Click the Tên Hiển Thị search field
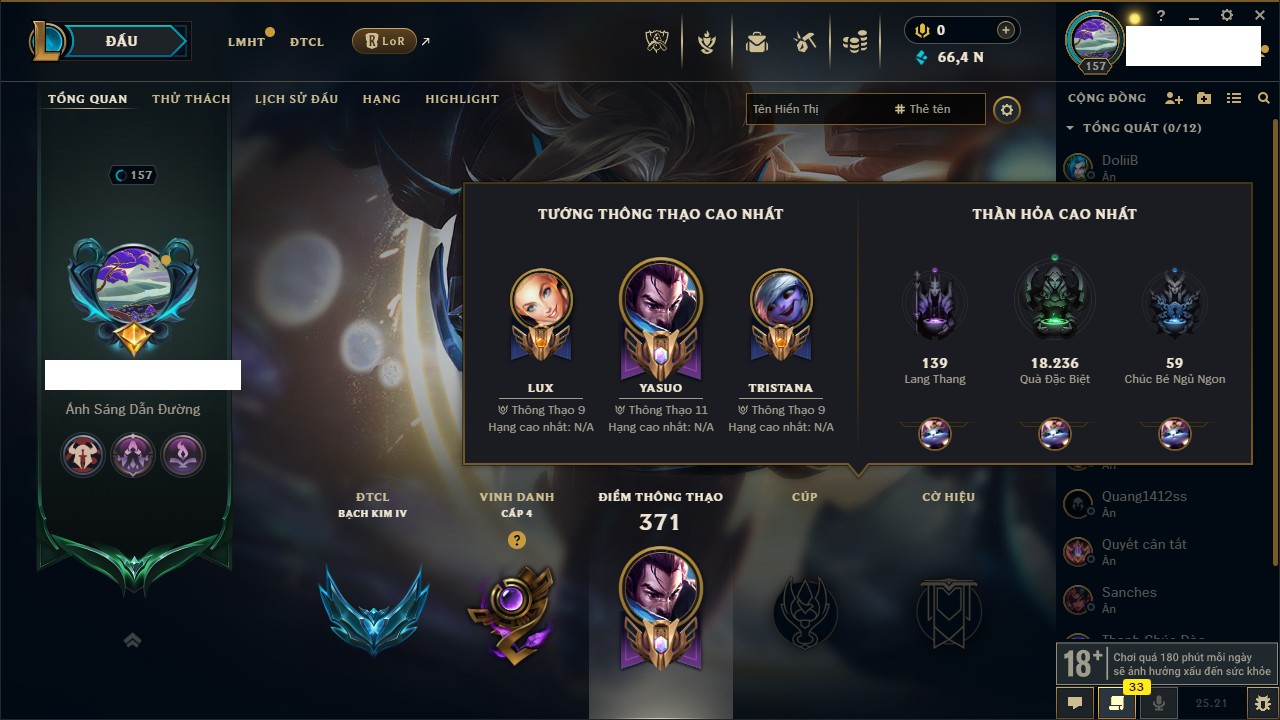The image size is (1280, 720). pos(815,109)
